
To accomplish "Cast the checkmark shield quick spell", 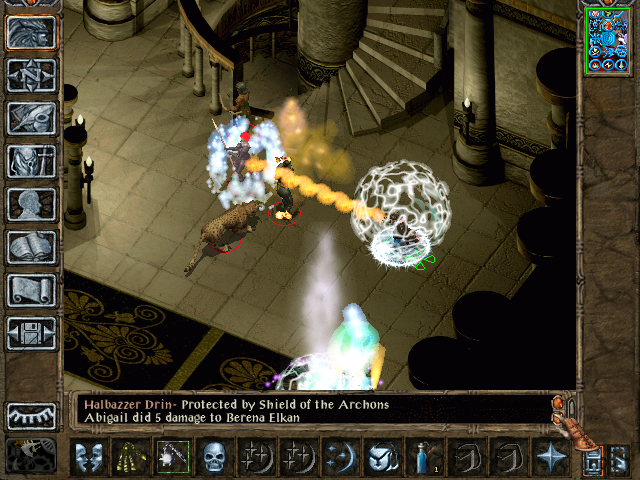I will pos(382,457).
